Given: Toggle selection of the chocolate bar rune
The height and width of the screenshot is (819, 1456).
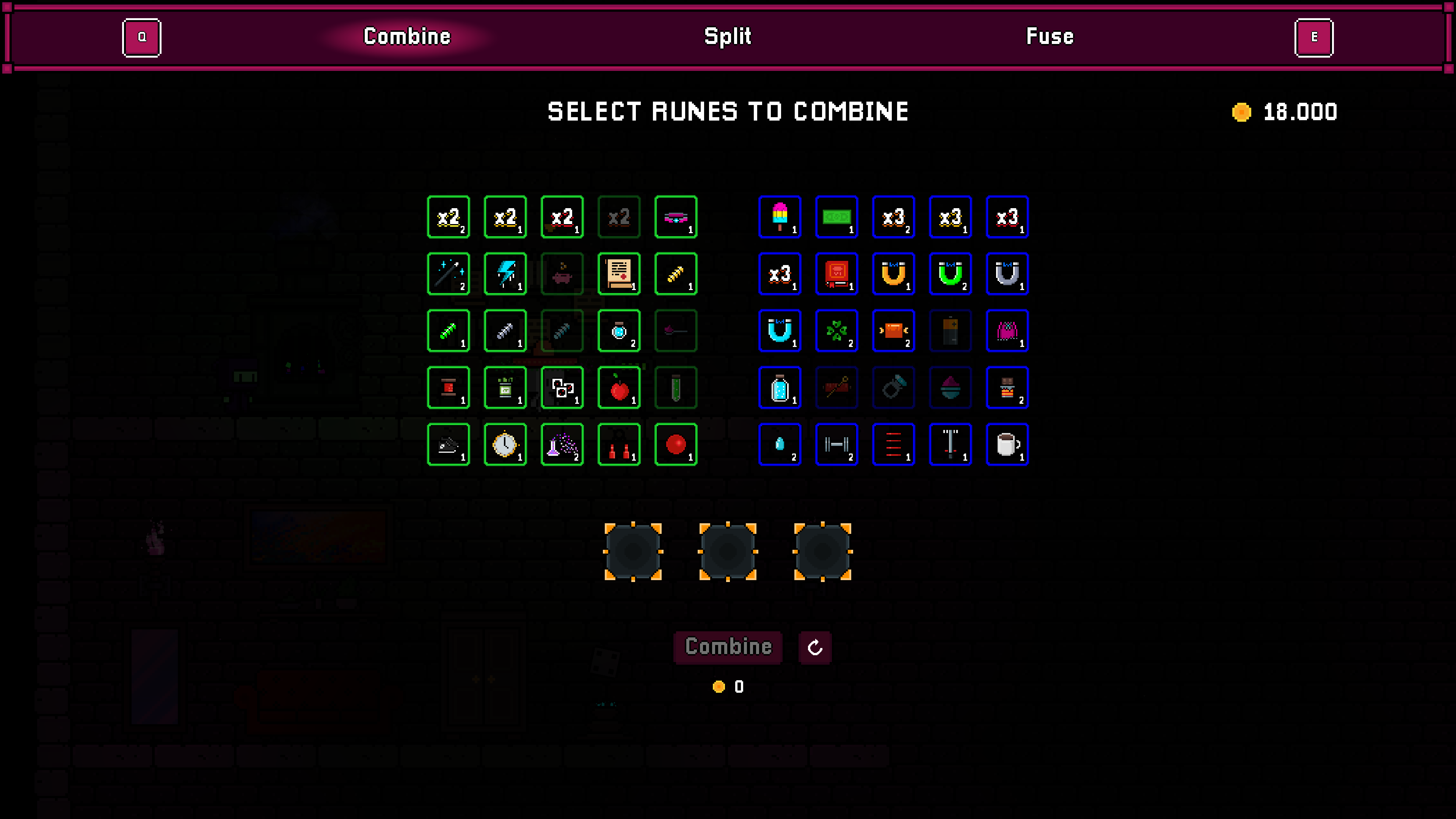Looking at the screenshot, I should (x=1007, y=388).
